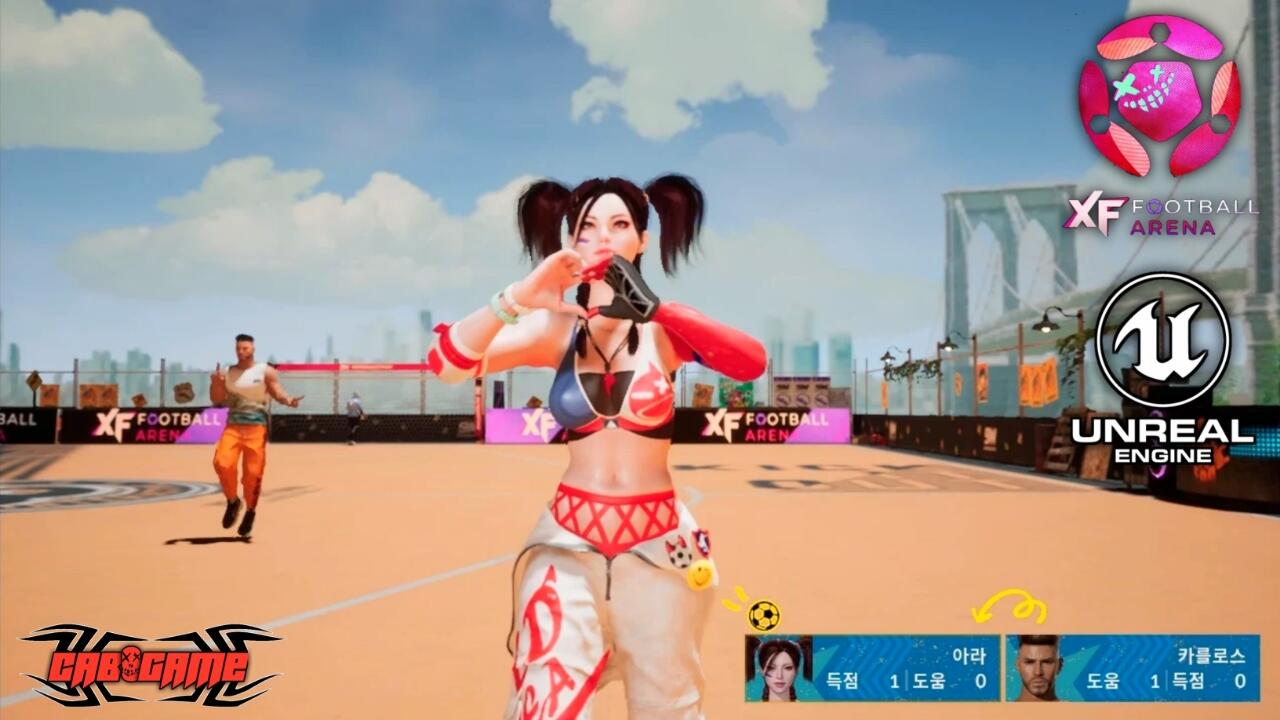Select the 카를로스 assist player card
Viewport: 1280px width, 720px height.
click(x=1132, y=668)
